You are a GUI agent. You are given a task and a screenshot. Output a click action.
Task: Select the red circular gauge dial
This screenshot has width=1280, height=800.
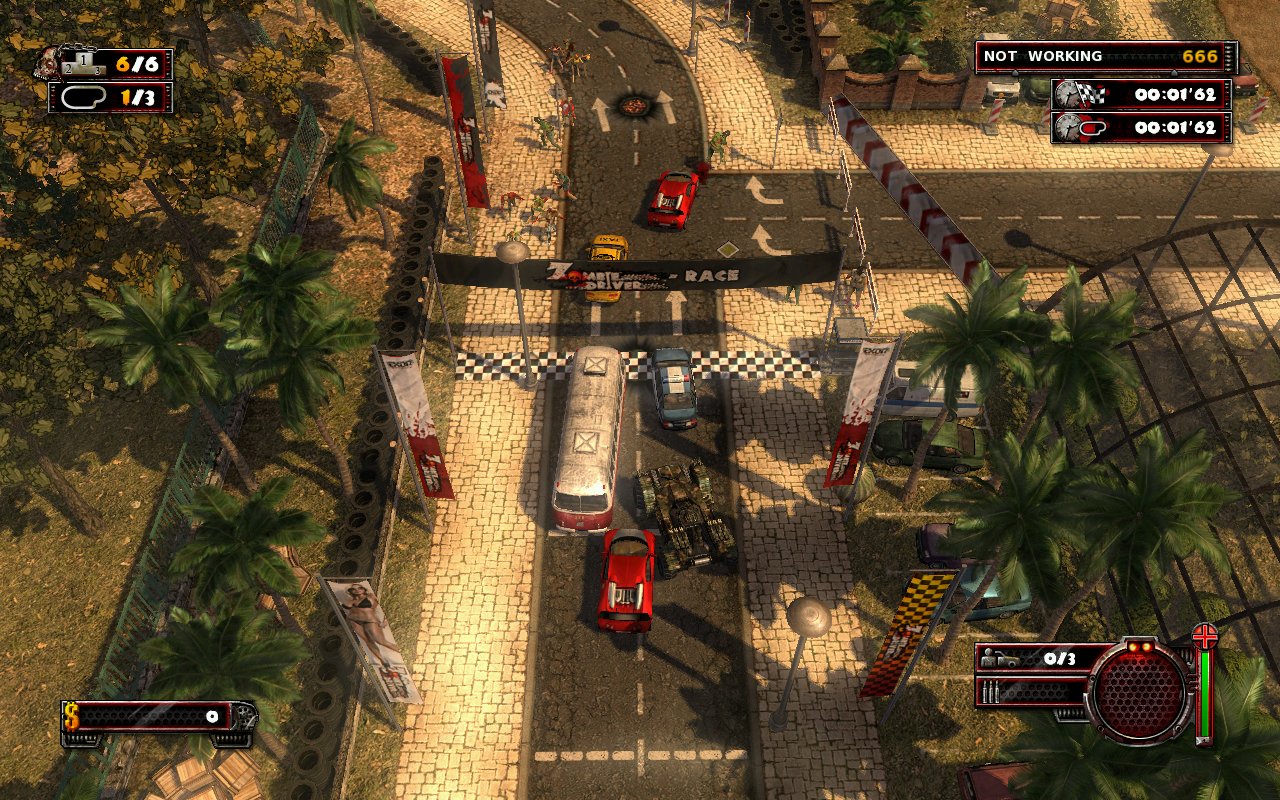click(x=1139, y=692)
